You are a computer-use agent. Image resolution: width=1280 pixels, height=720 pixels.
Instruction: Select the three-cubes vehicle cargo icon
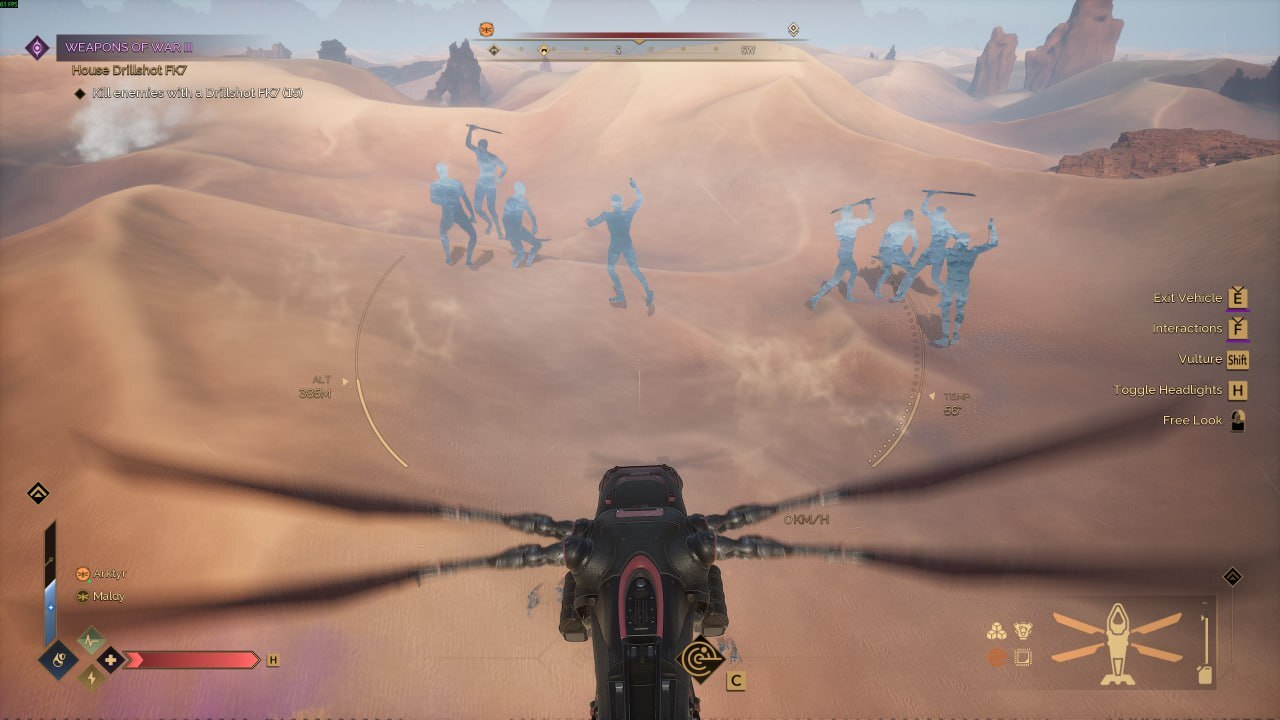click(996, 631)
